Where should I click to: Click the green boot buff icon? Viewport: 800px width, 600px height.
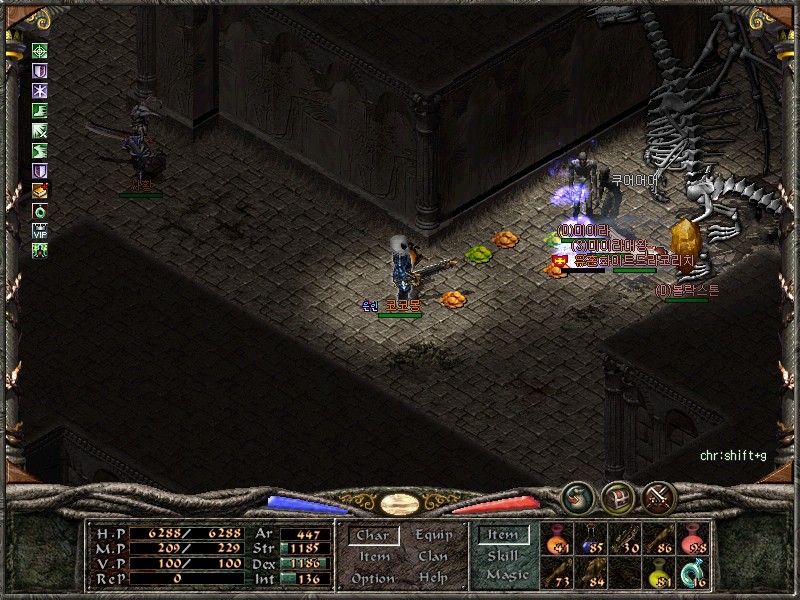[x=40, y=111]
